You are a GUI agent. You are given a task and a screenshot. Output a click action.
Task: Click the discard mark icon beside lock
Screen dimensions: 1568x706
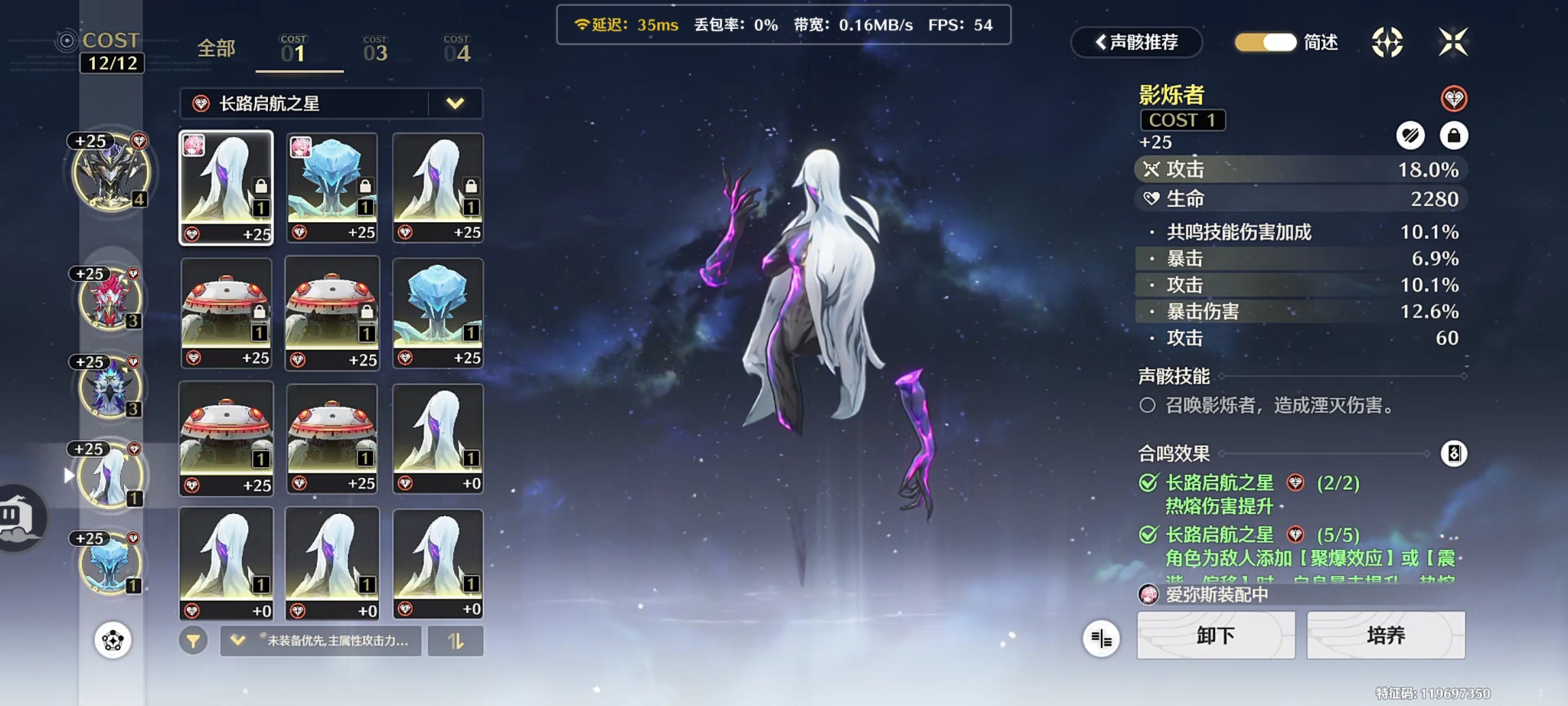tap(1410, 136)
